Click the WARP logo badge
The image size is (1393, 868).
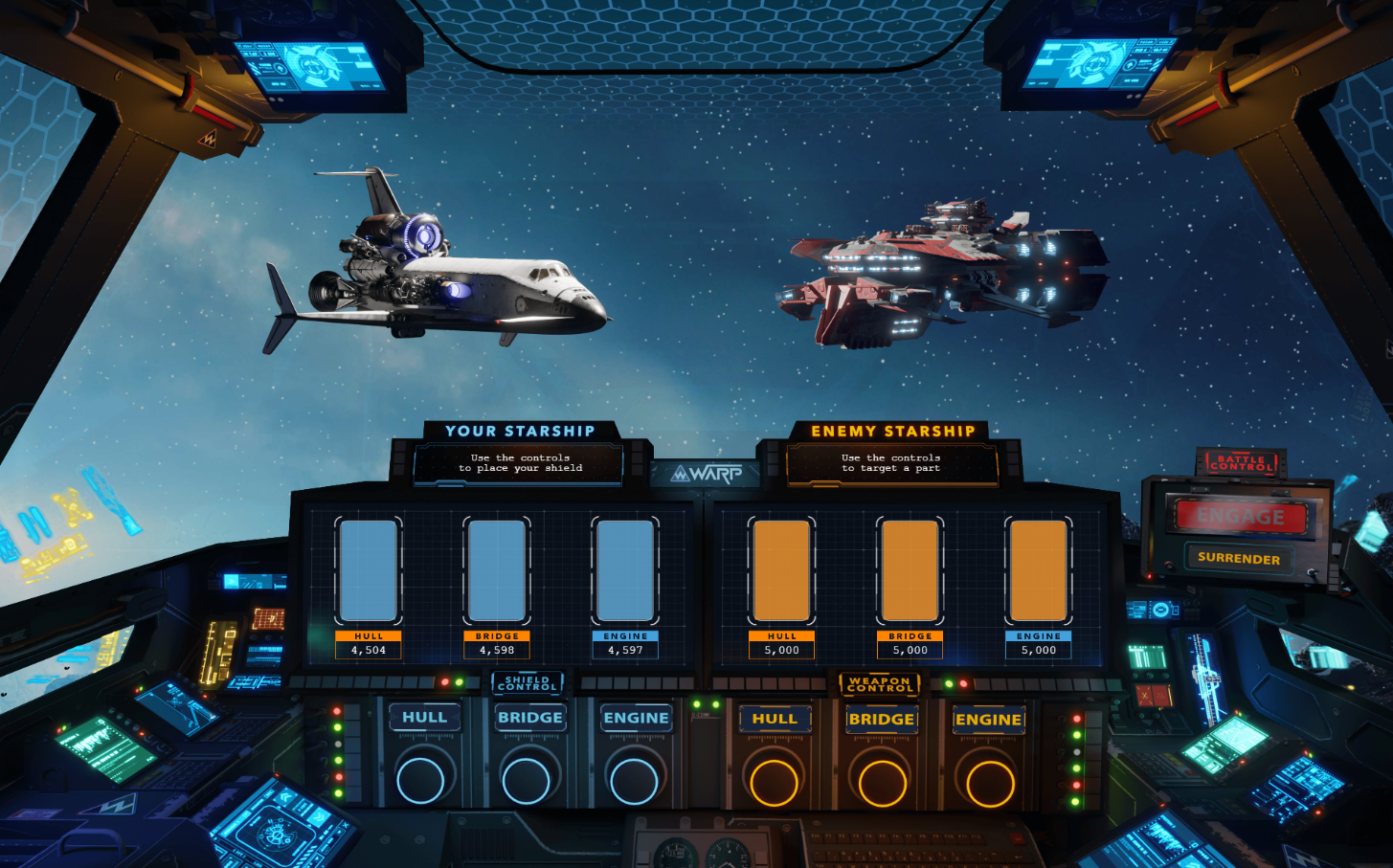[x=706, y=474]
